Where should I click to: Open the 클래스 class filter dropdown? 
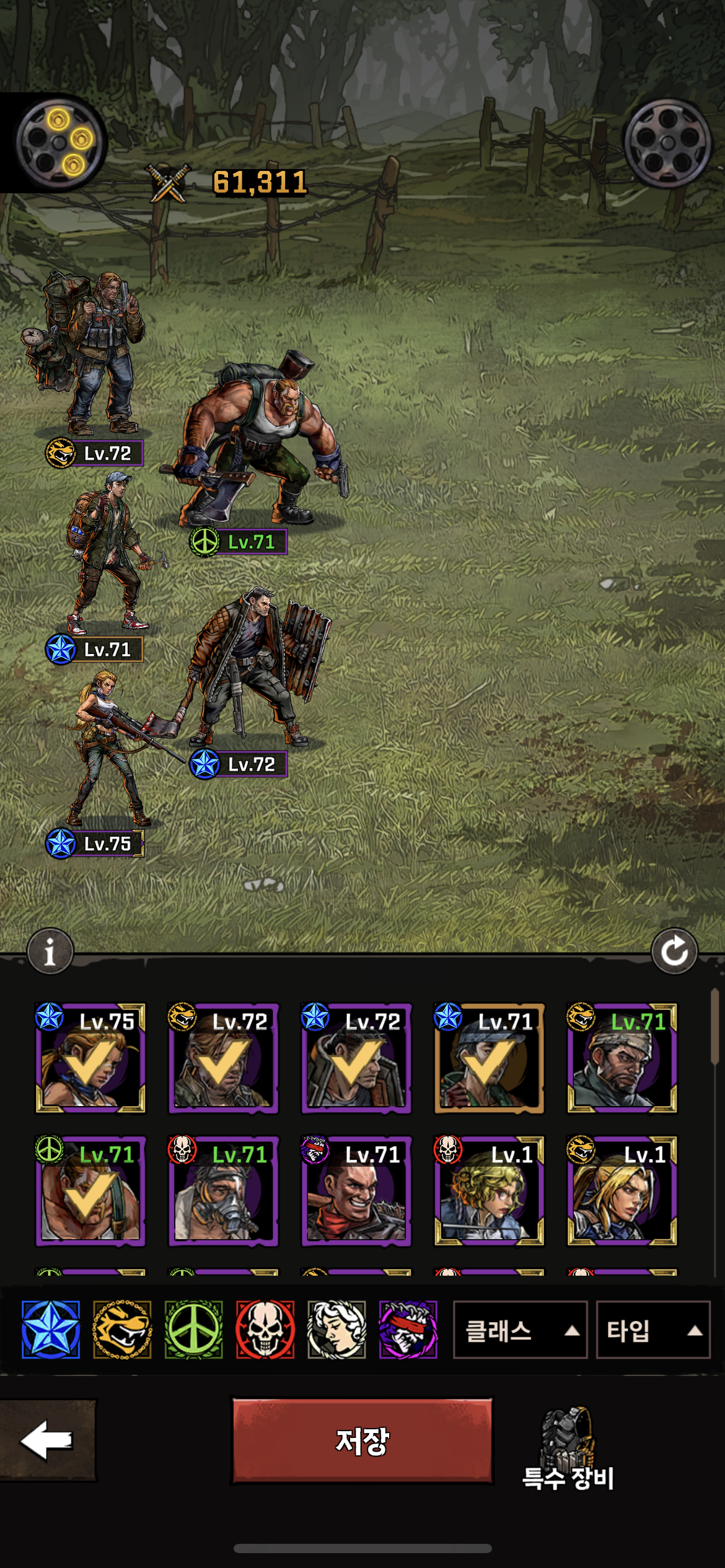[x=520, y=1330]
